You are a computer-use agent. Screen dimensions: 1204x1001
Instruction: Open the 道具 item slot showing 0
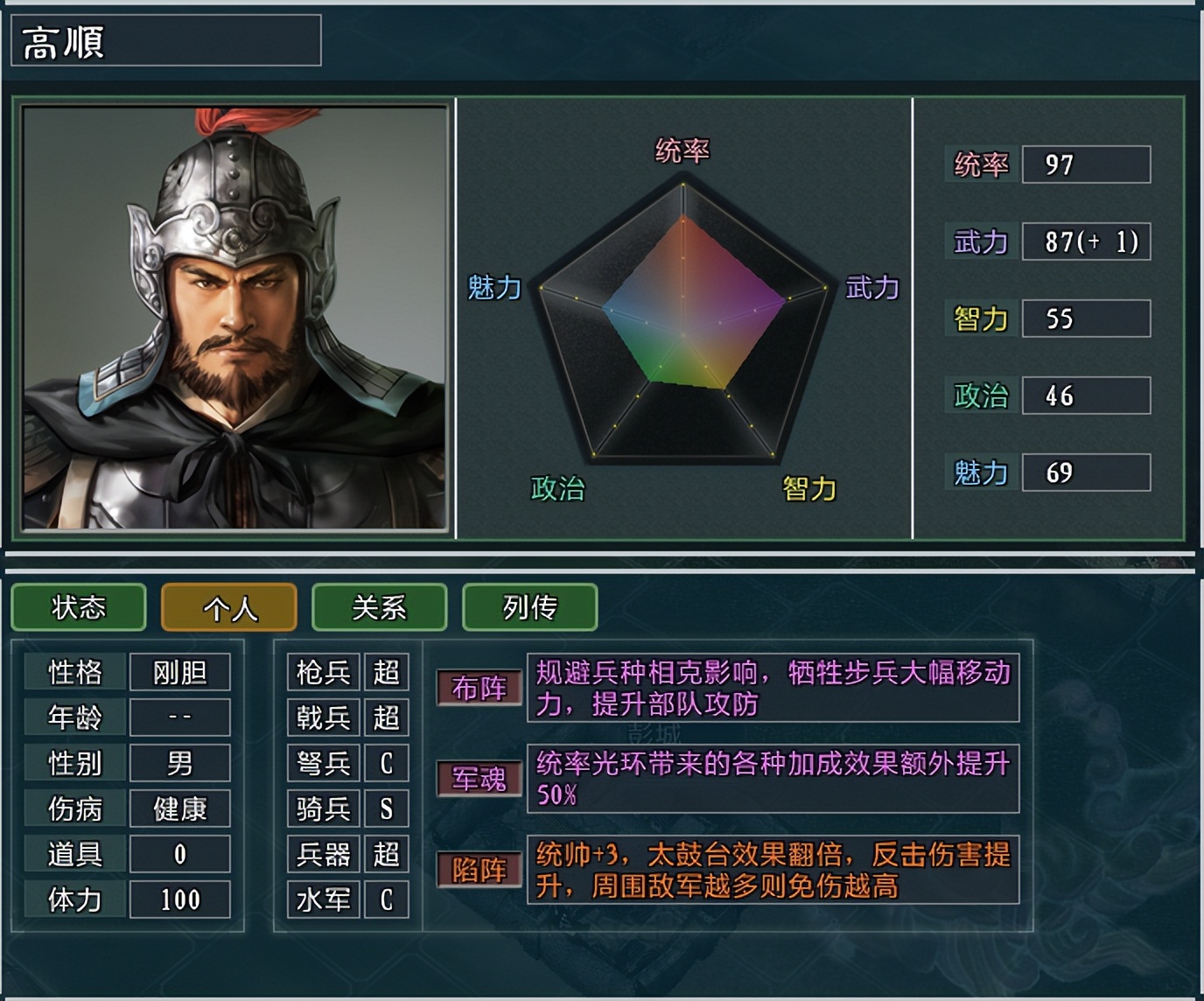tap(127, 854)
